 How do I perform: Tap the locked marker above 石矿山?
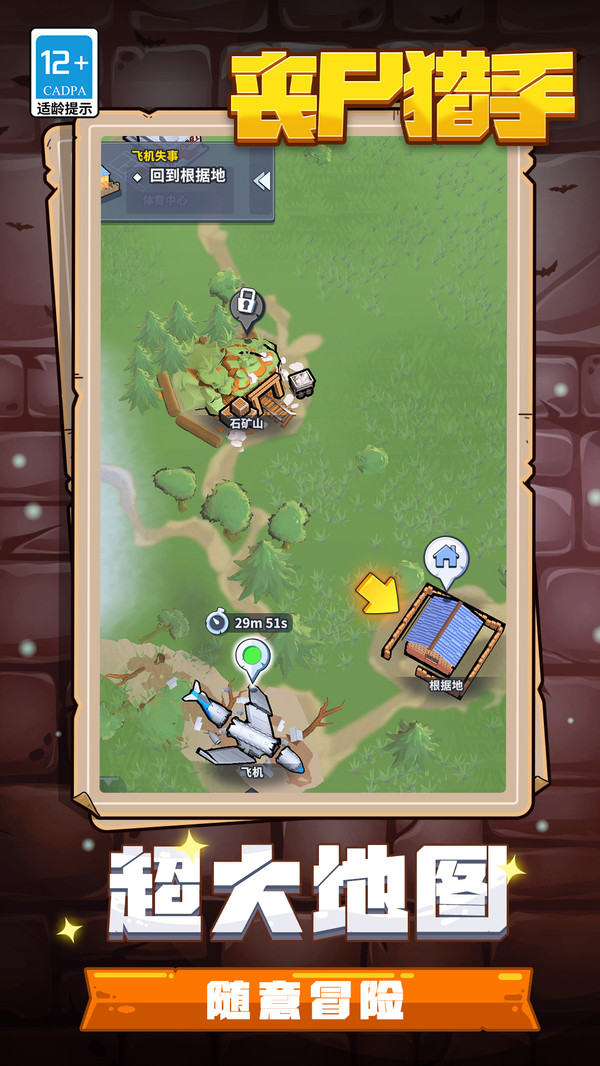coord(244,302)
